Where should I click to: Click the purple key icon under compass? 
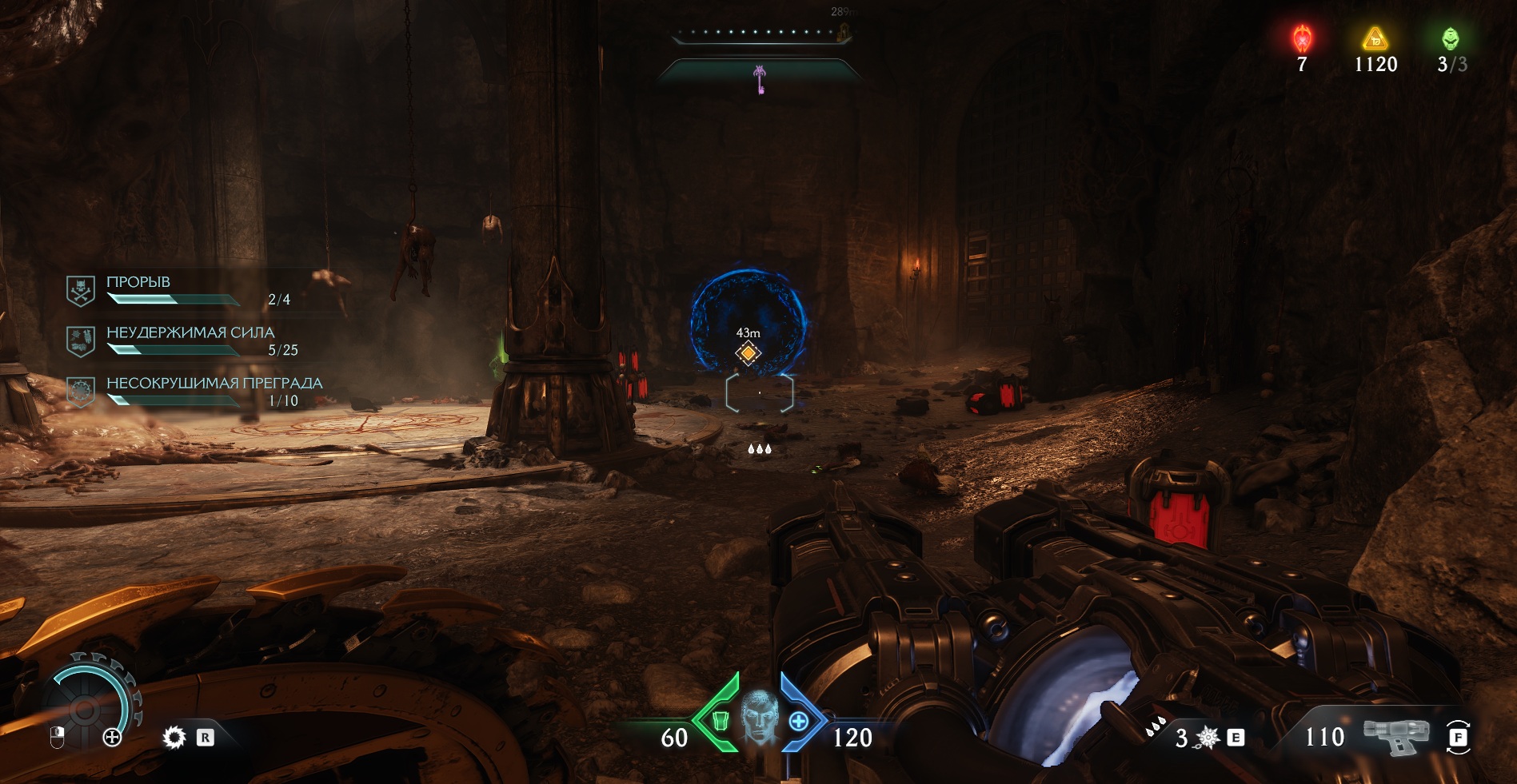coord(760,79)
